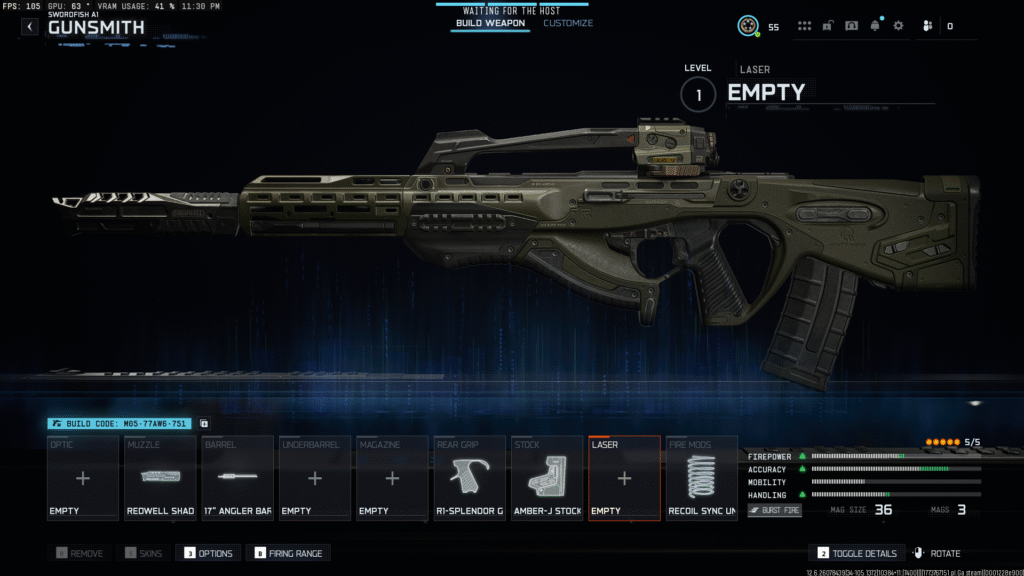Switch to the Customize tab
The width and height of the screenshot is (1024, 576).
click(x=568, y=23)
